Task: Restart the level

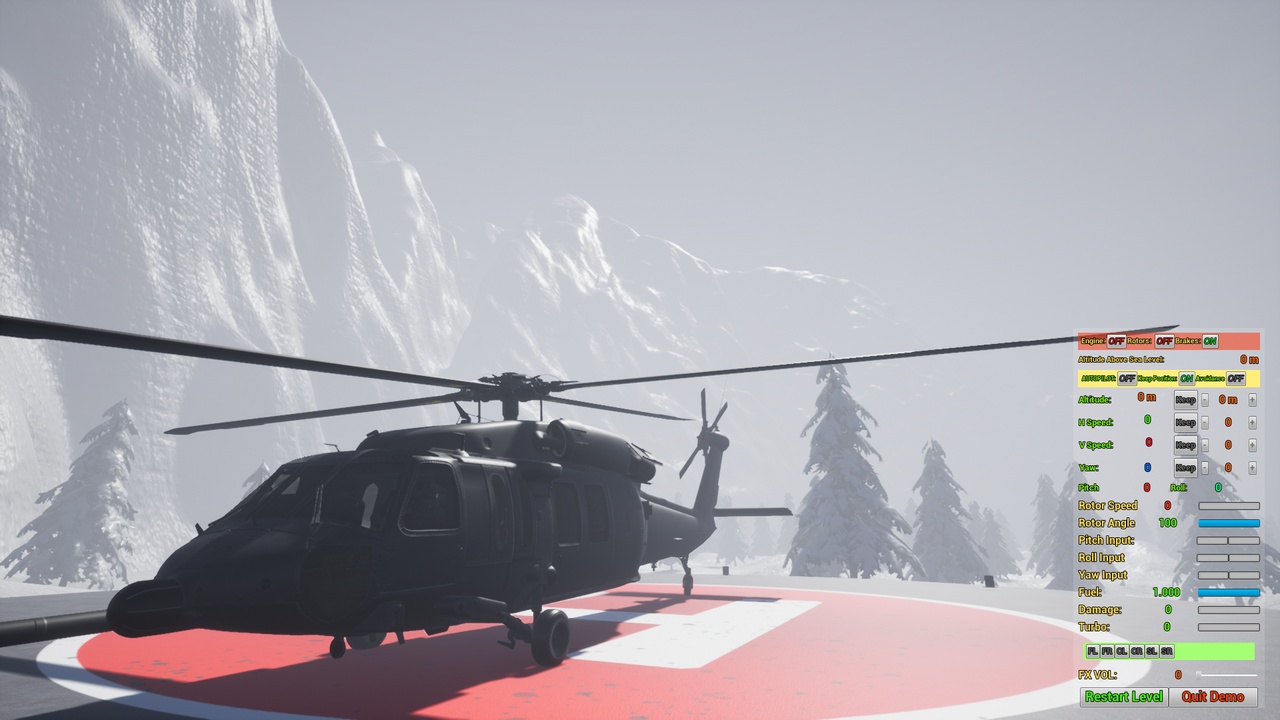Action: click(1123, 697)
